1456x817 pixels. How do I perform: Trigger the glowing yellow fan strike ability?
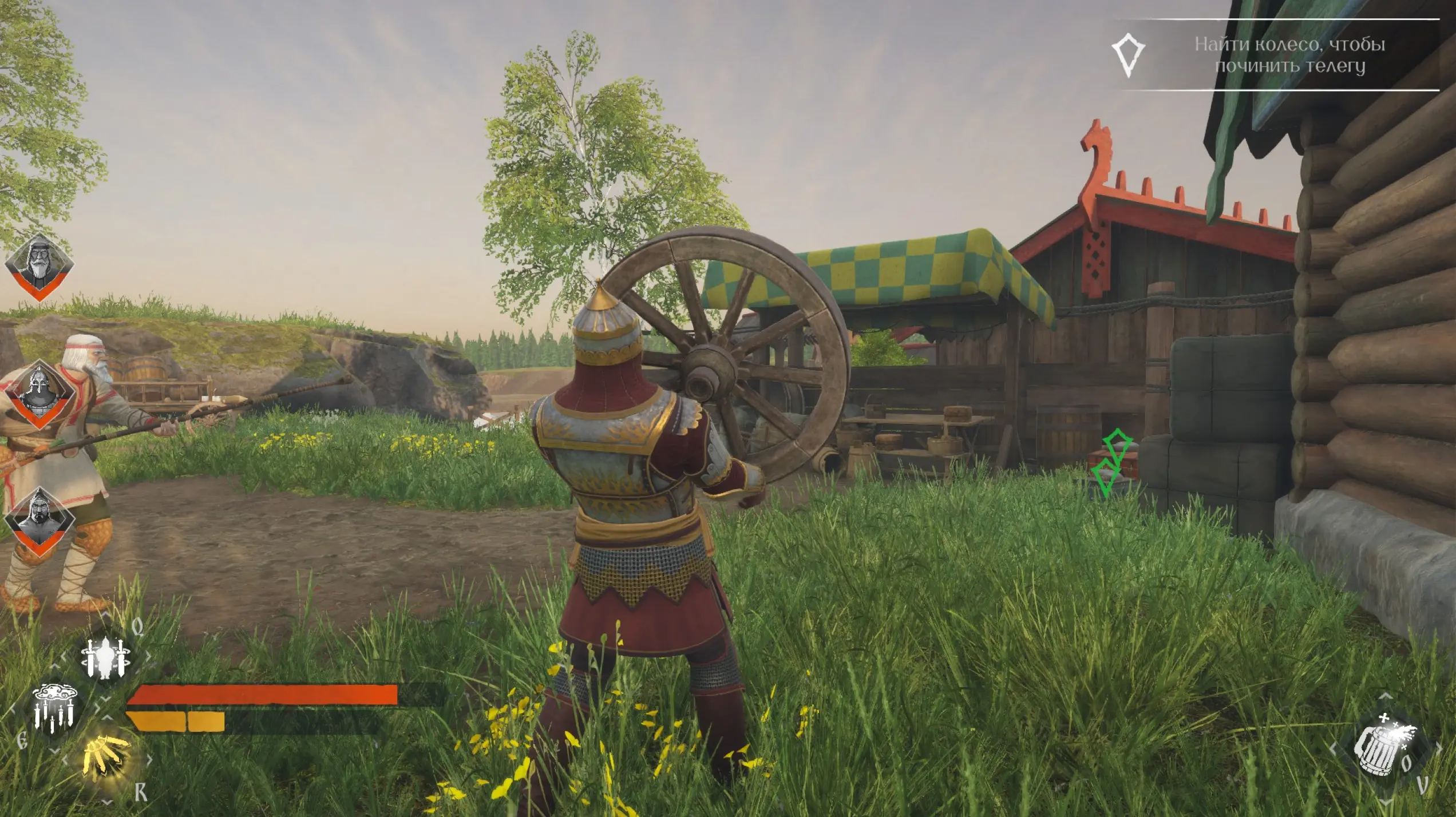(106, 759)
